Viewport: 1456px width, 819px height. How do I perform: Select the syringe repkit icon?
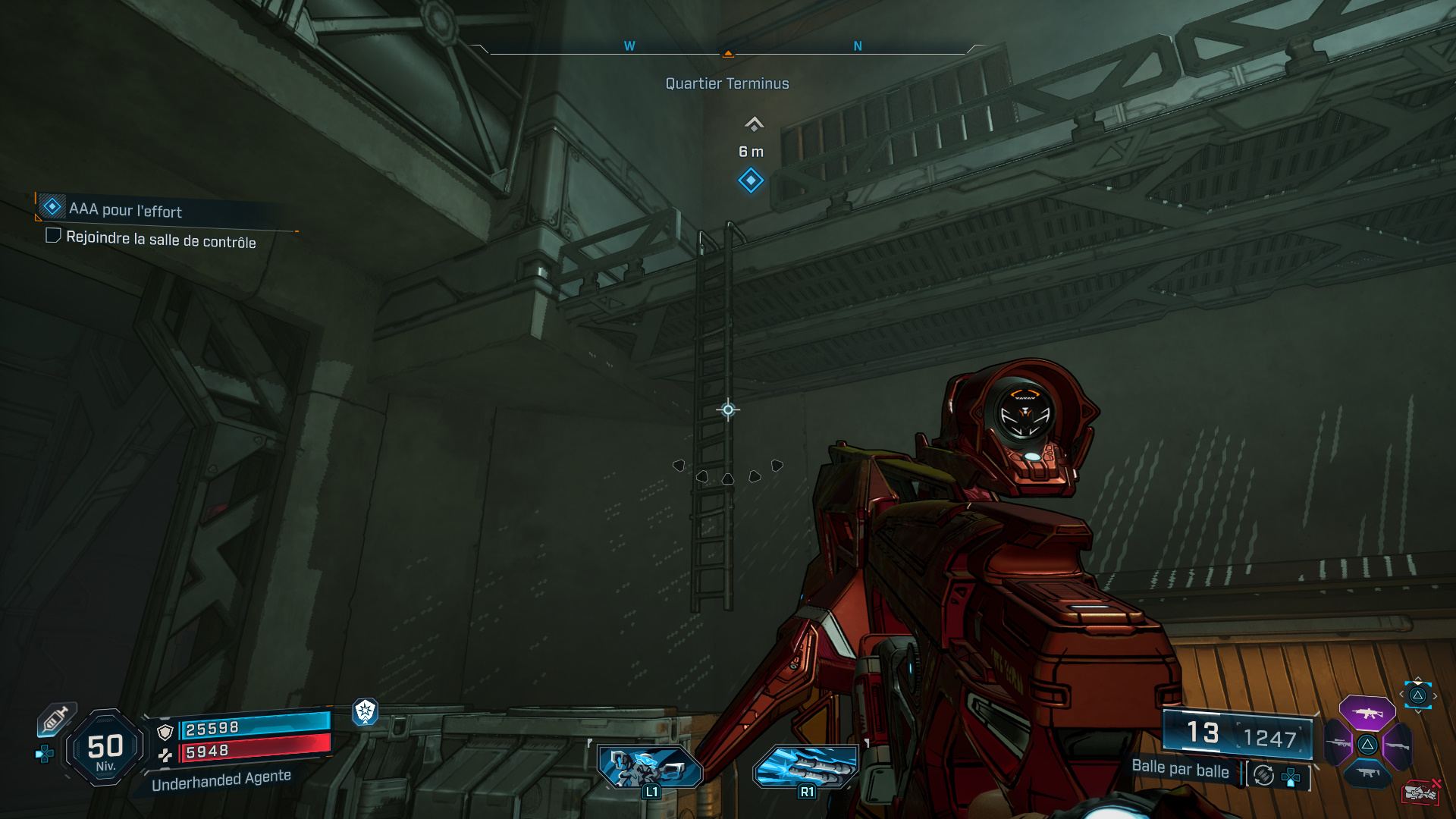pos(56,719)
